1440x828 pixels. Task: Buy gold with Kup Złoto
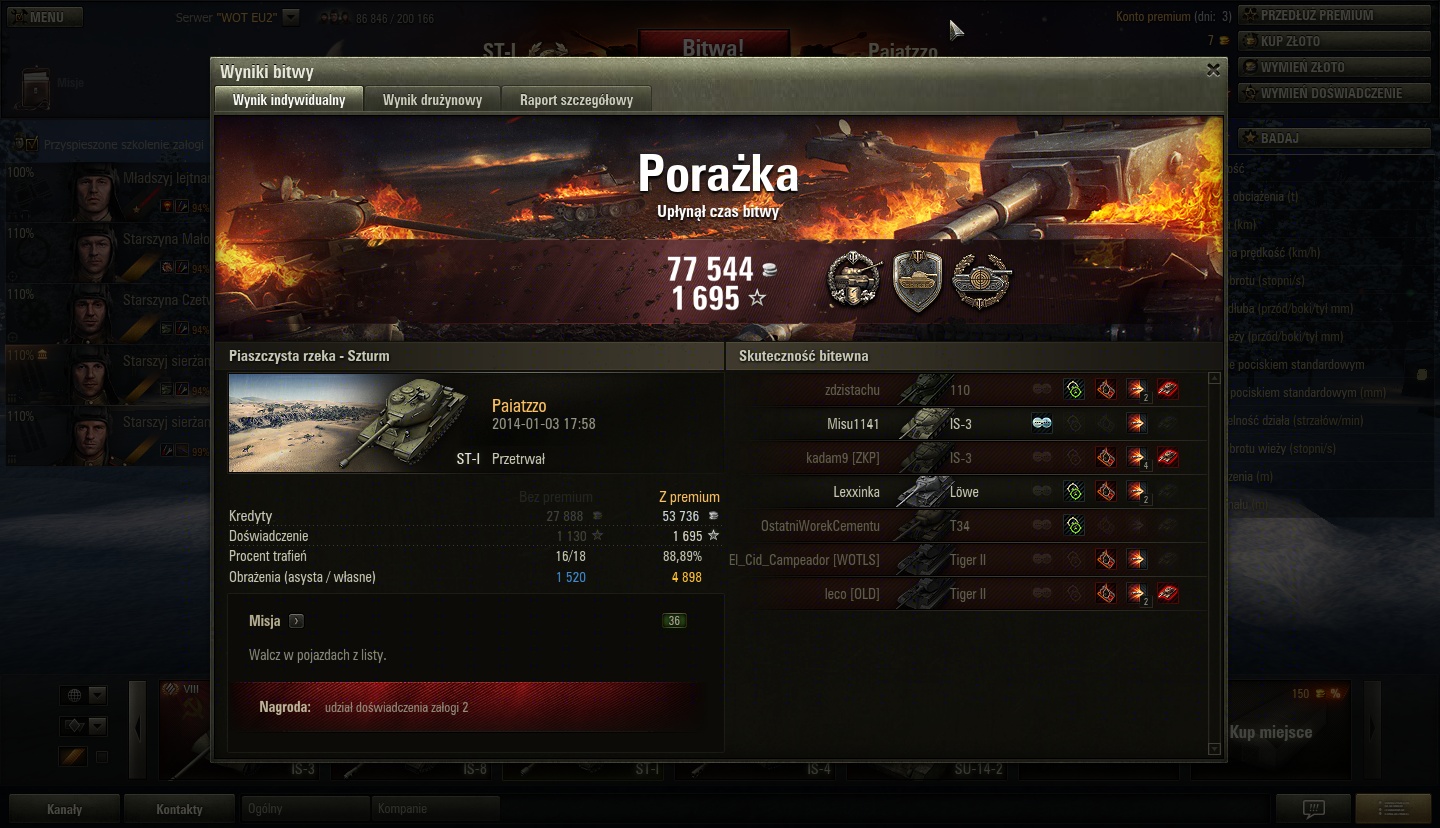coord(1334,41)
